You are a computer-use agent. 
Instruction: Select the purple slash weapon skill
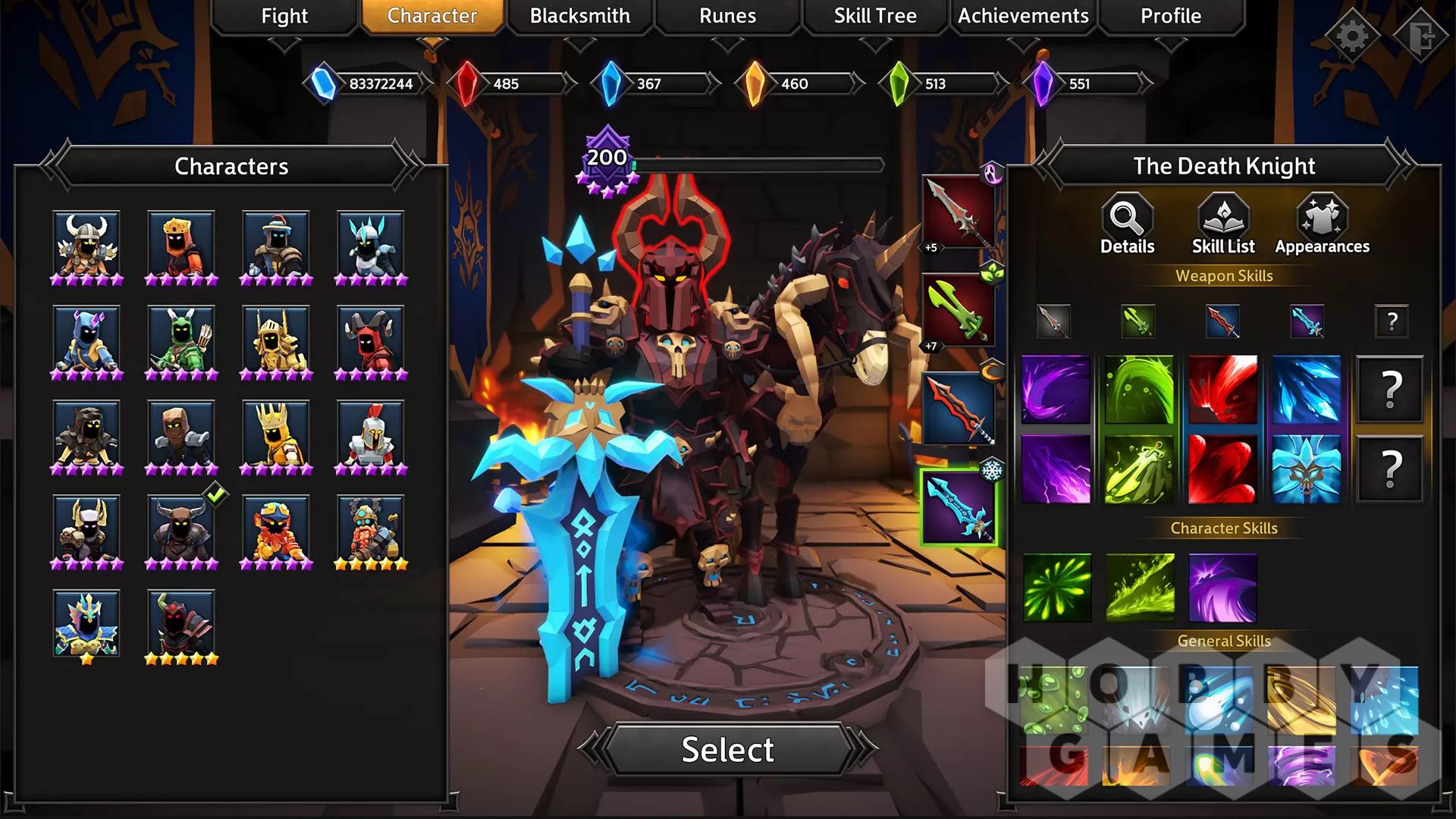1056,390
